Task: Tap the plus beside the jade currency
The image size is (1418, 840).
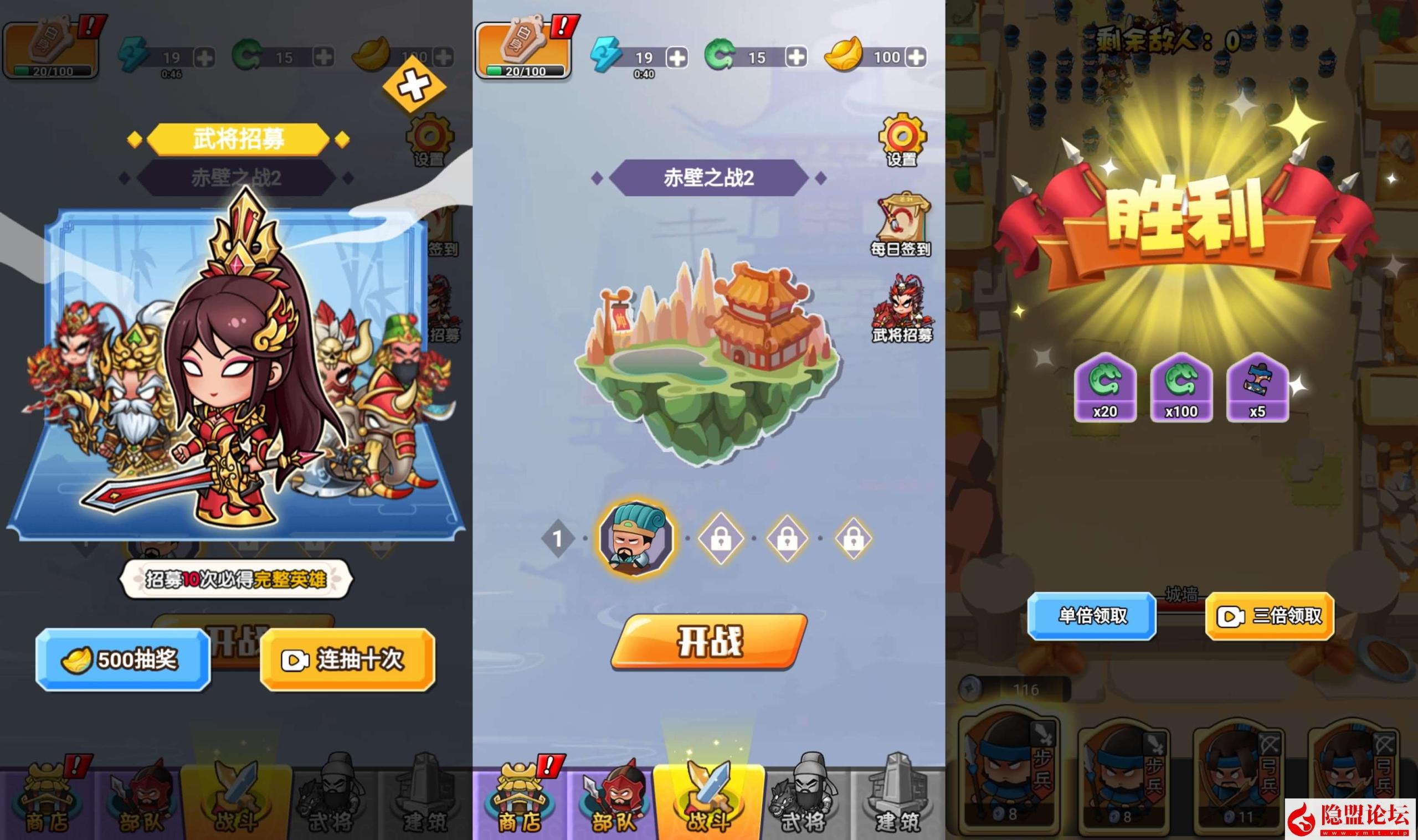Action: (795, 56)
